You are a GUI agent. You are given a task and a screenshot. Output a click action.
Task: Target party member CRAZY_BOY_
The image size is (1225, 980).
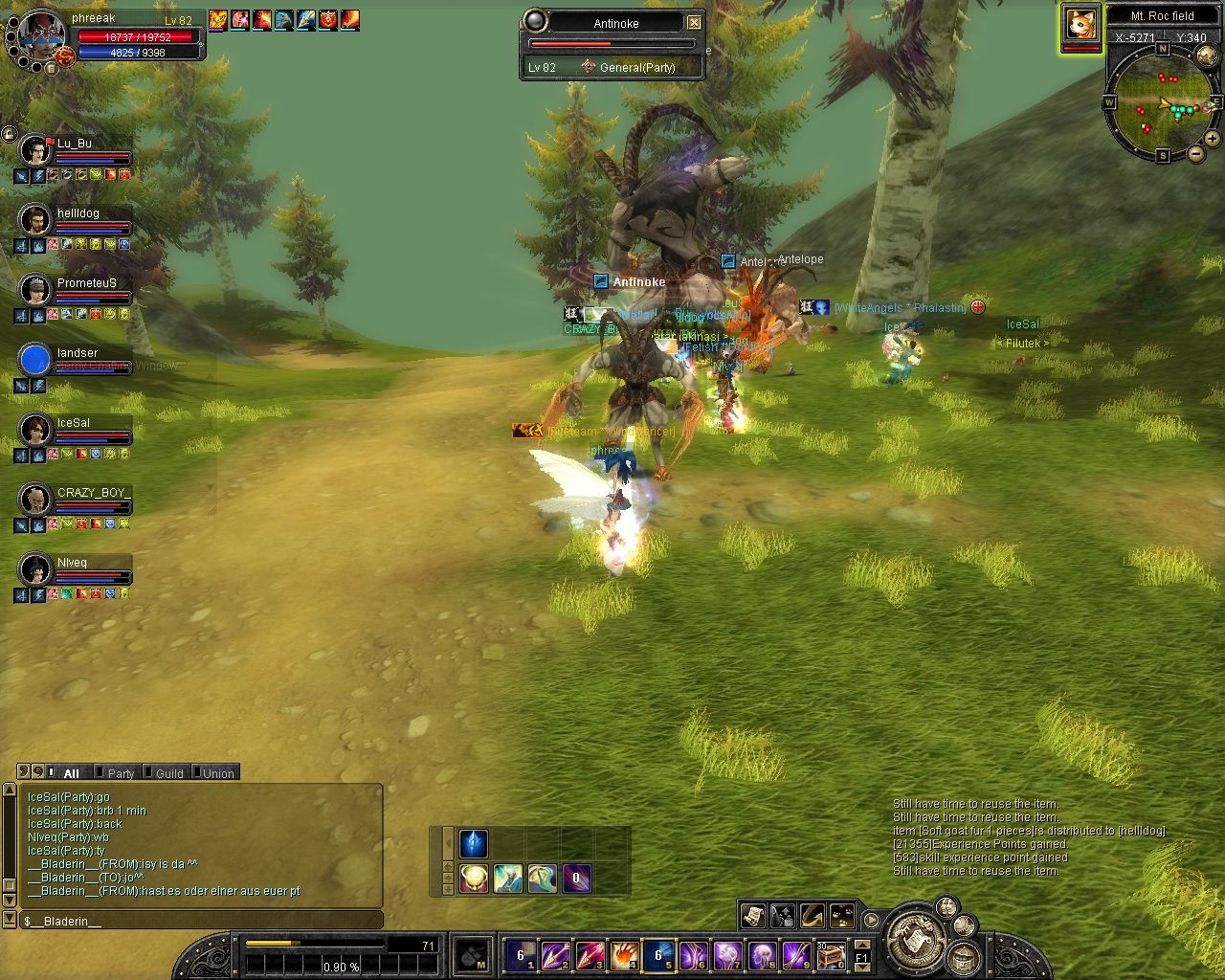[36, 500]
